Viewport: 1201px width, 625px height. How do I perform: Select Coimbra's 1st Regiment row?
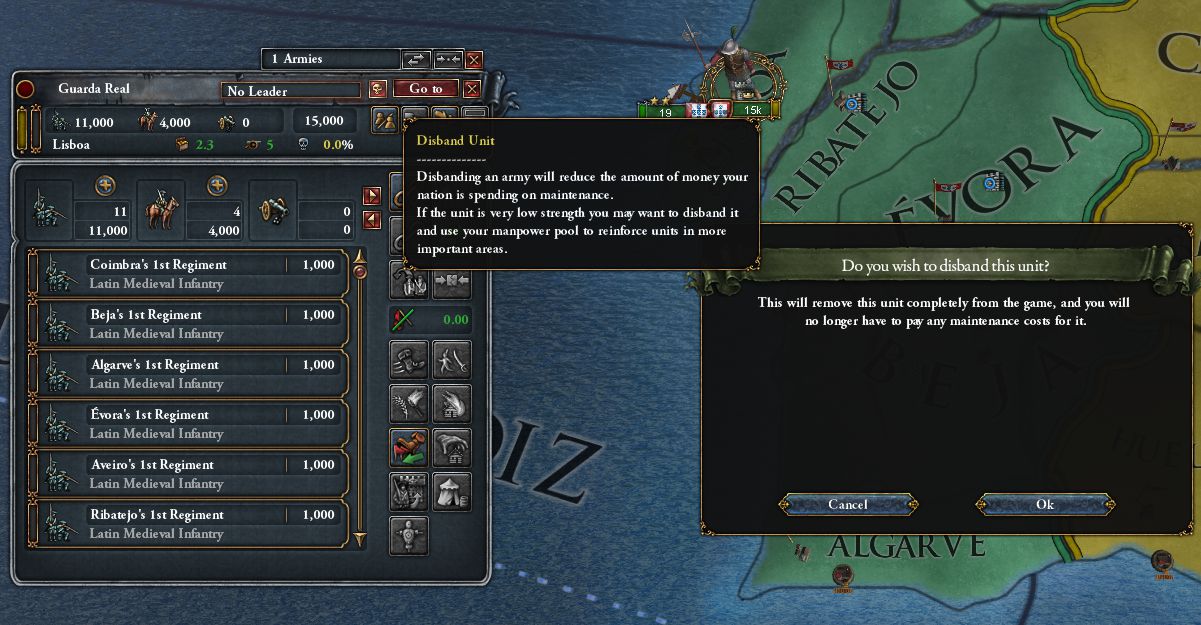click(x=188, y=274)
